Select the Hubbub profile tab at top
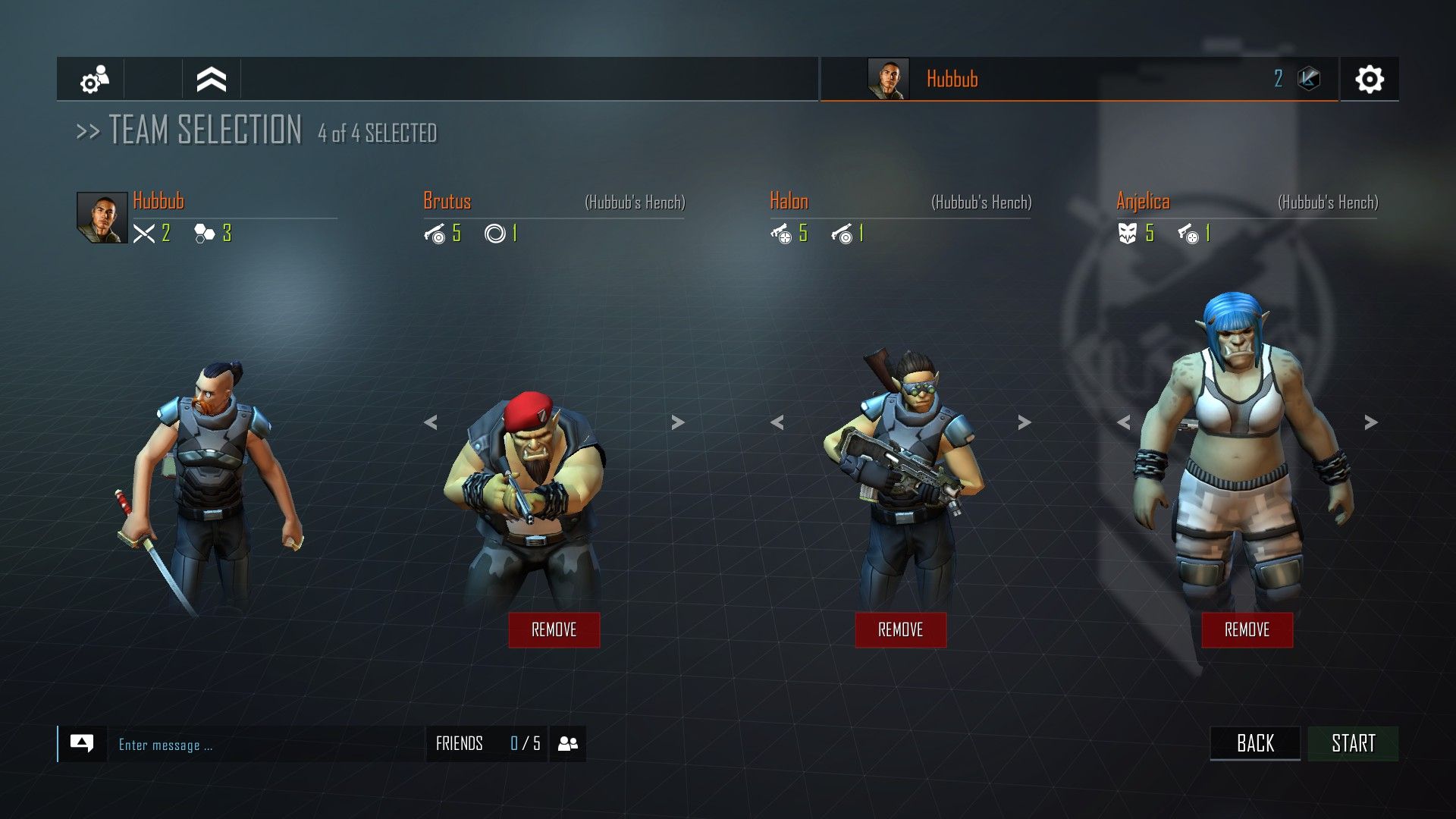1456x819 pixels. click(952, 79)
